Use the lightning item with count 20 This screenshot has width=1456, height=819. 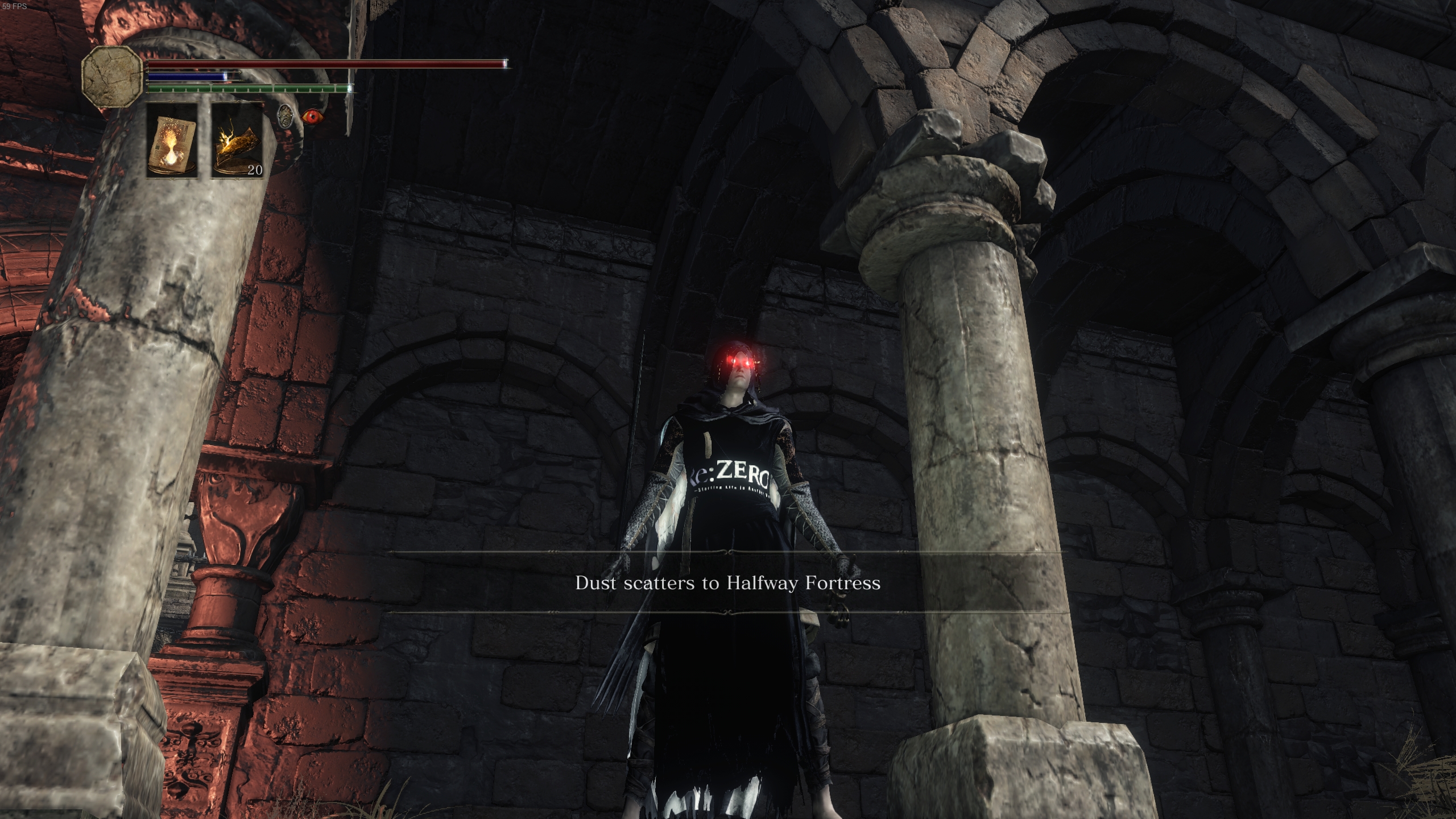point(238,140)
